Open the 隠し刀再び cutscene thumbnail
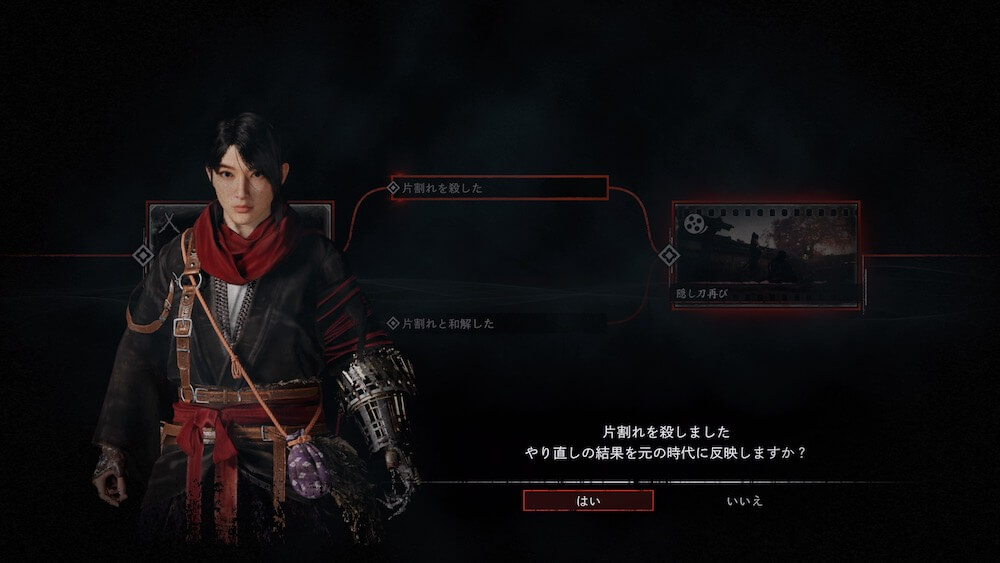 (x=766, y=254)
